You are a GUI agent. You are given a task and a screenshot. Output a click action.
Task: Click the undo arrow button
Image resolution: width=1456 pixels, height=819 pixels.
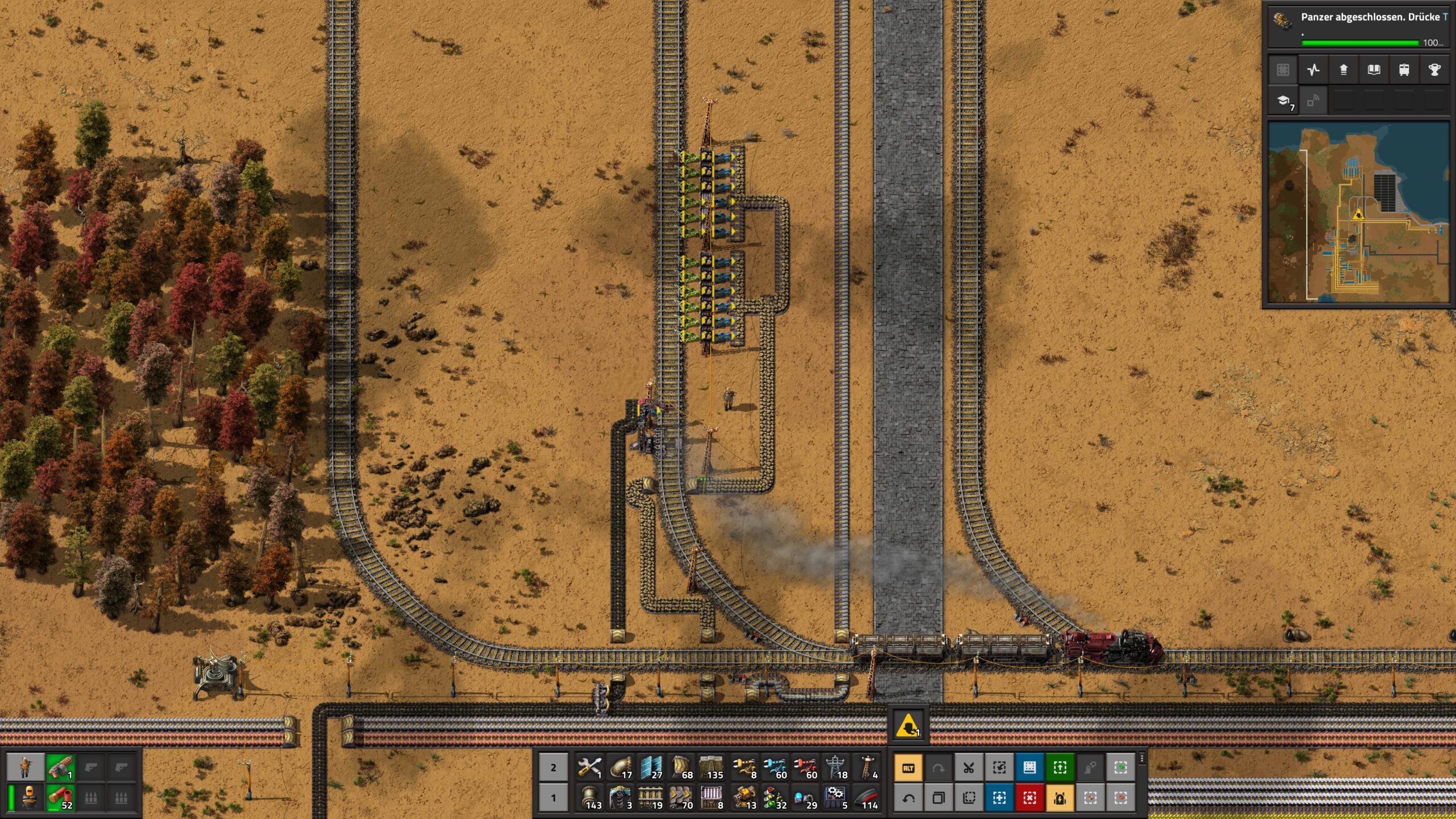click(x=908, y=798)
